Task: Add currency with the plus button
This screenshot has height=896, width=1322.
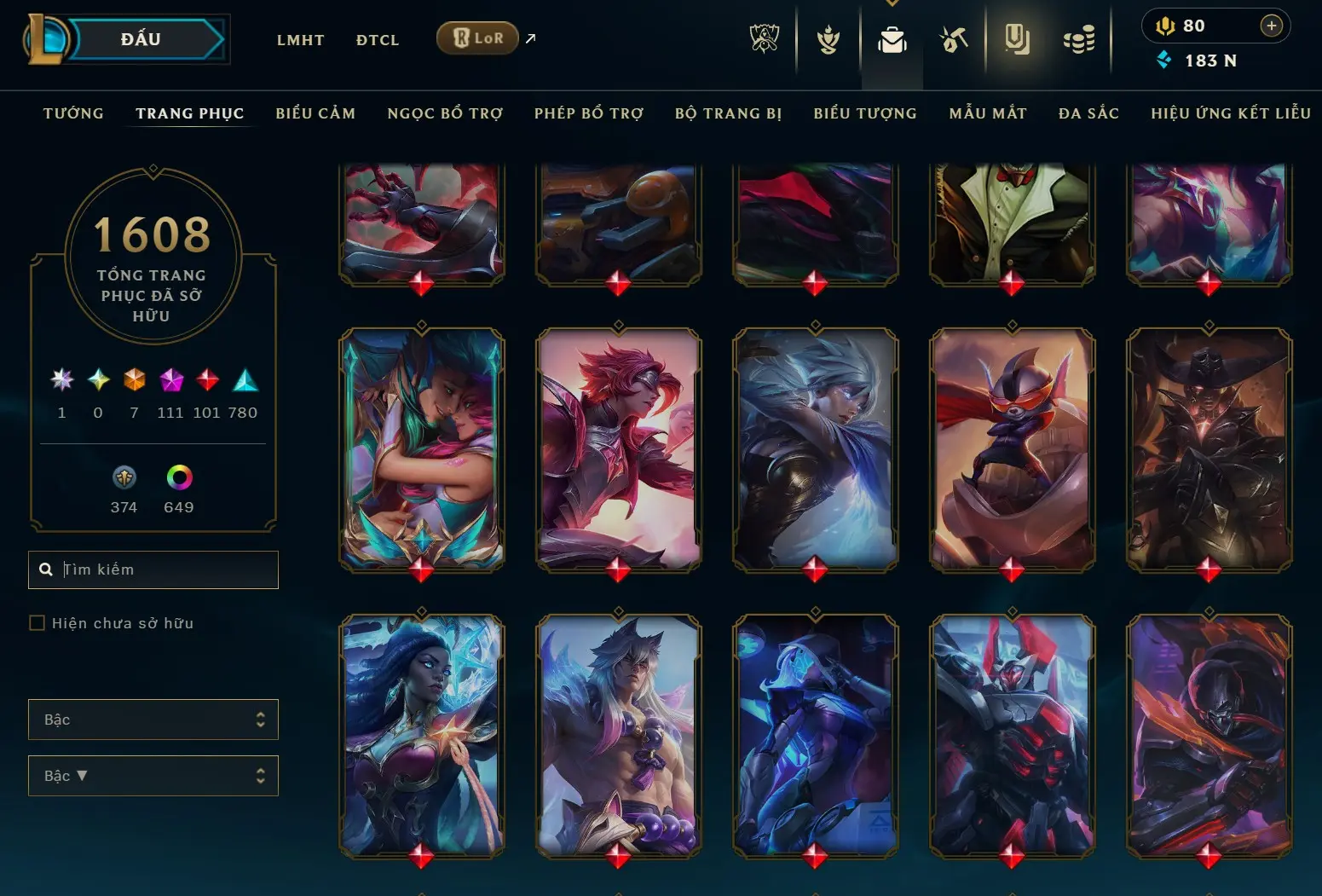Action: 1271,26
